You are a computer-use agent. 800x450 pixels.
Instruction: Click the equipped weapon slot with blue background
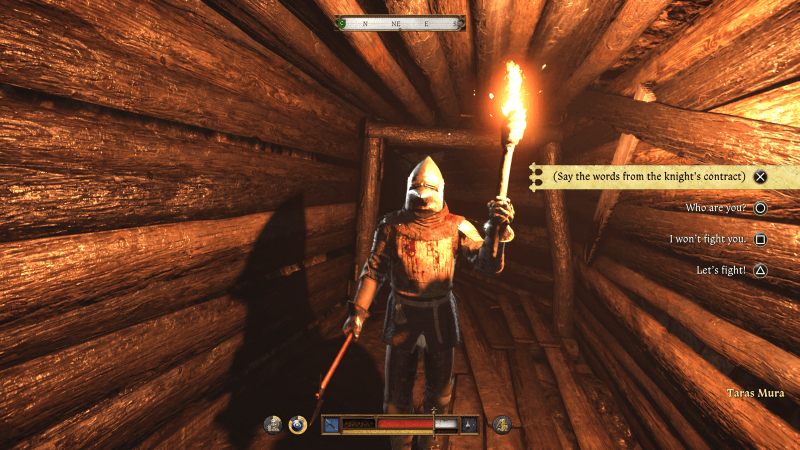(331, 425)
